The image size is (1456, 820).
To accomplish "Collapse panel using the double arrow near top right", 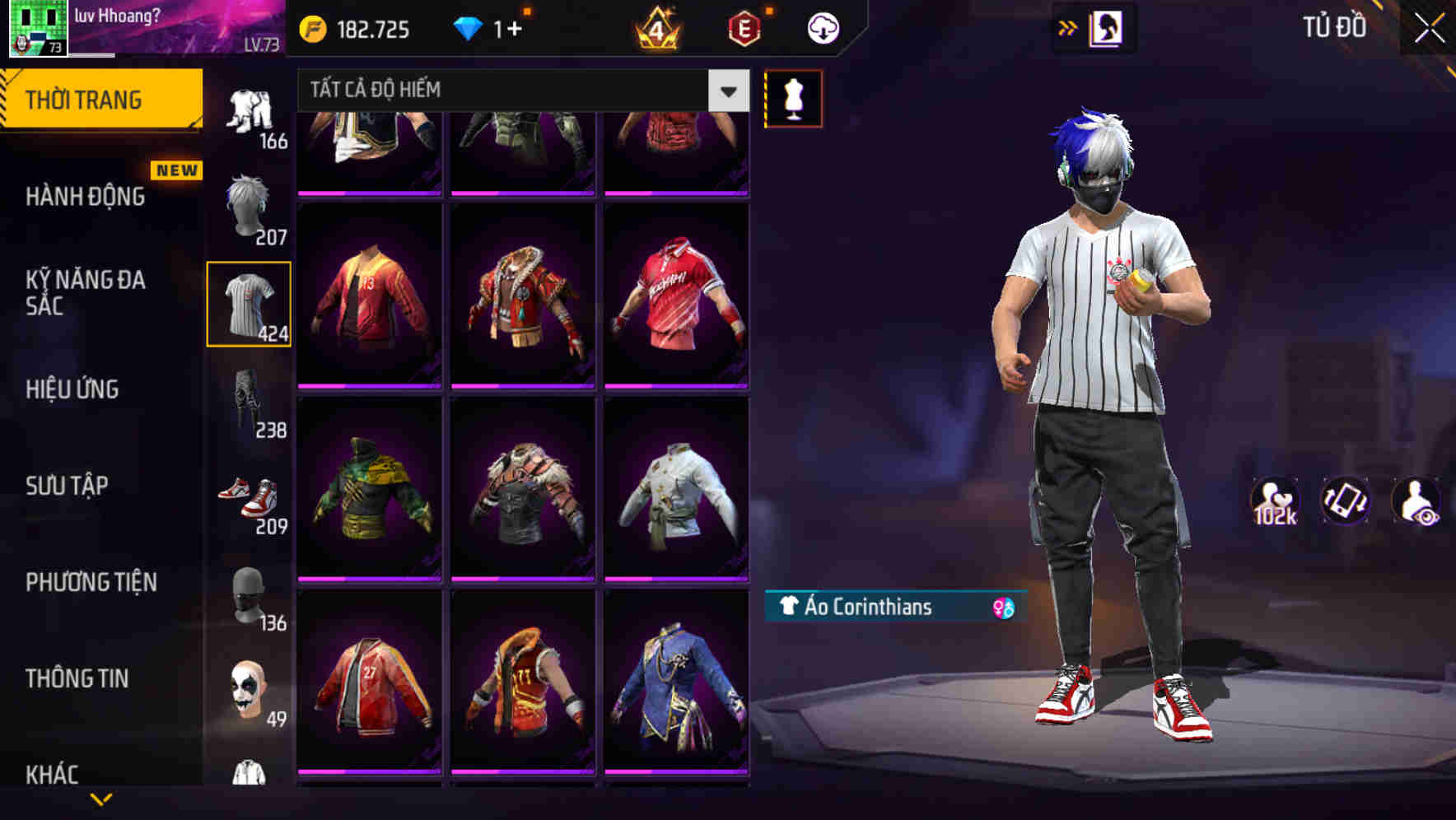I will point(1068,27).
